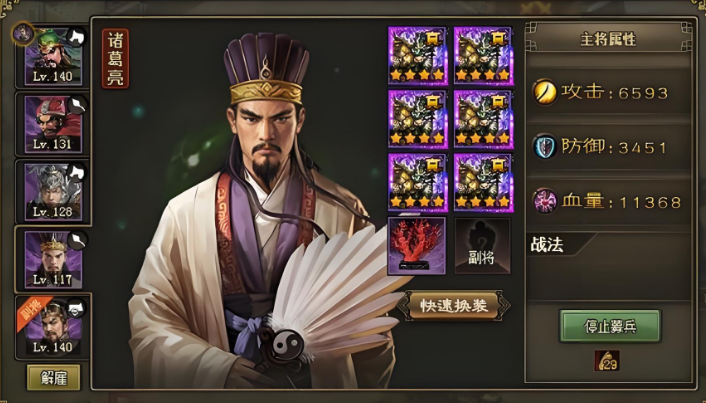
Task: Click the 解雇 dismiss button
Action: point(53,377)
